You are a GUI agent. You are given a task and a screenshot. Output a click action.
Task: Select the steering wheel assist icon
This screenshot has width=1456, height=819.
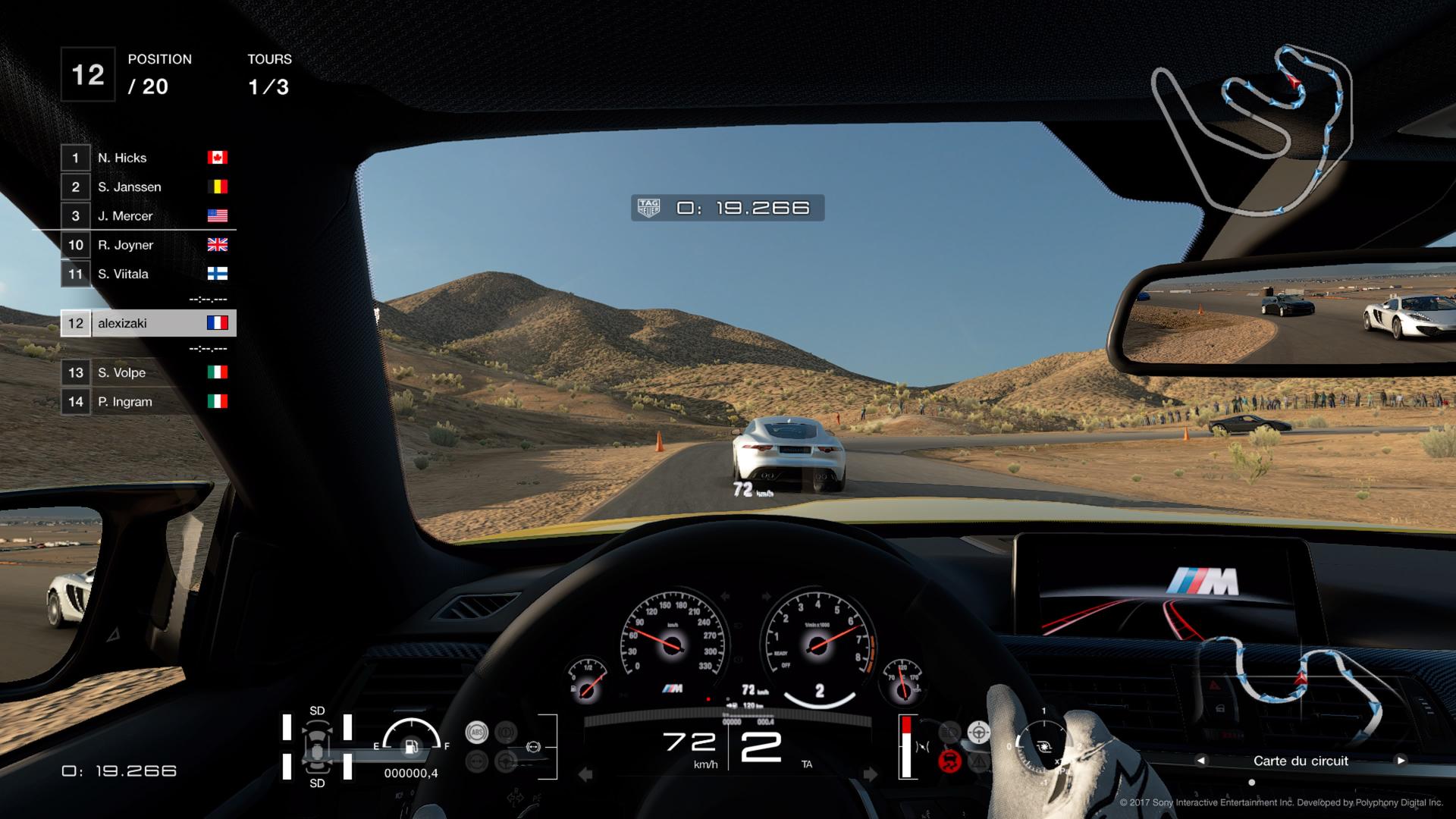(x=979, y=733)
